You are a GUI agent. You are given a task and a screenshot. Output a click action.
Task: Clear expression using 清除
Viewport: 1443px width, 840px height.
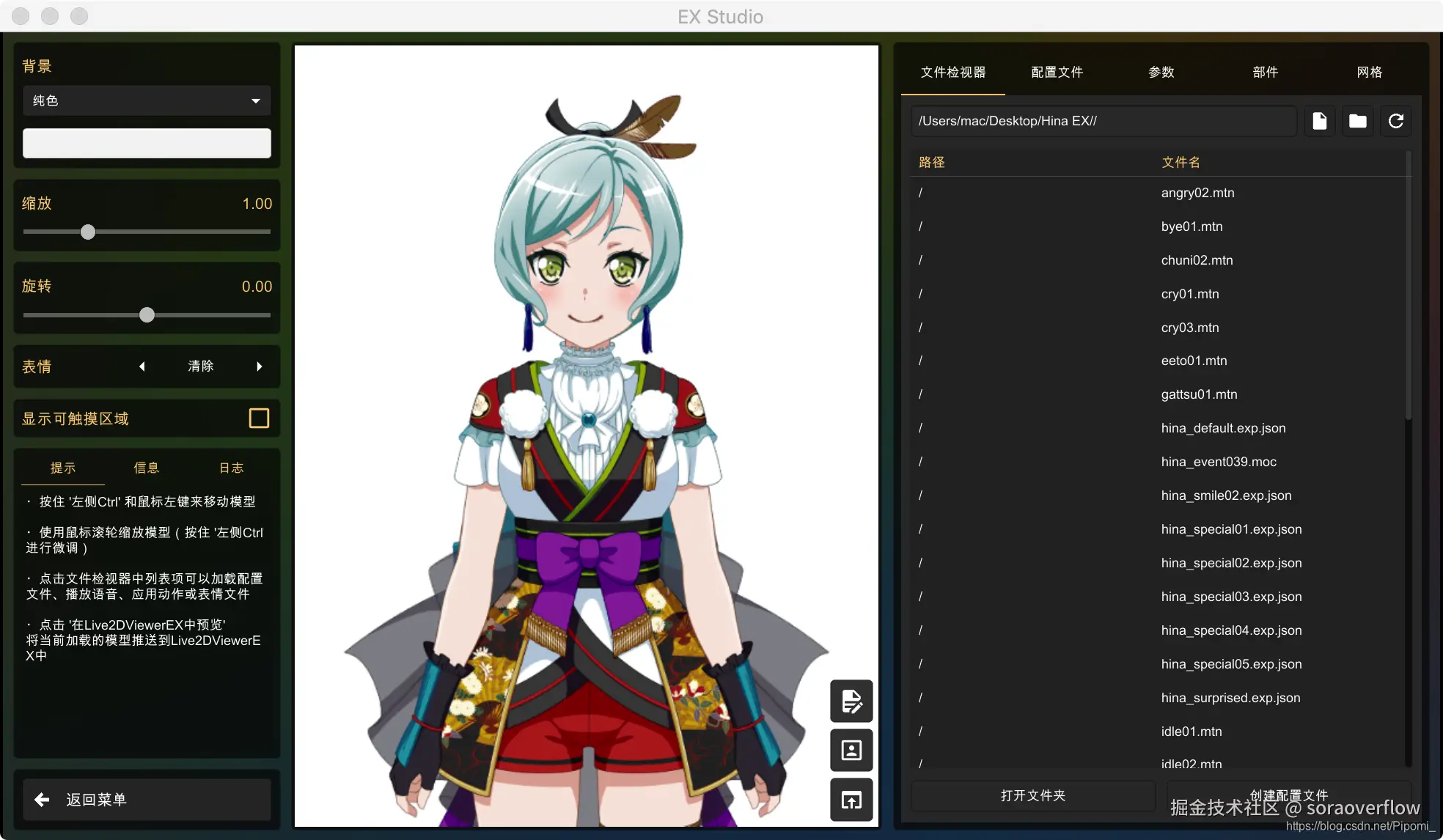click(200, 366)
